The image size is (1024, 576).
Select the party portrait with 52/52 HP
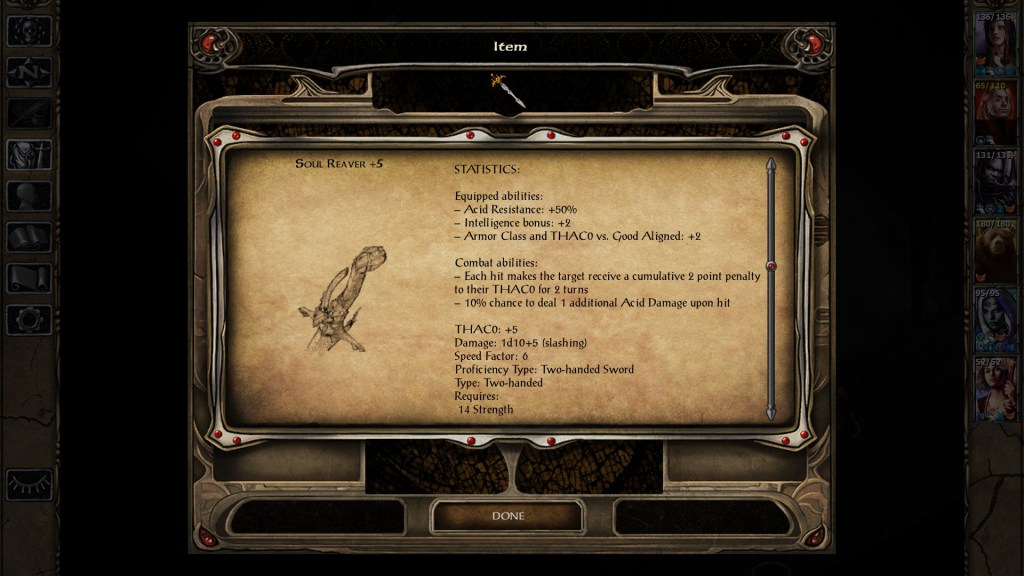coord(996,391)
